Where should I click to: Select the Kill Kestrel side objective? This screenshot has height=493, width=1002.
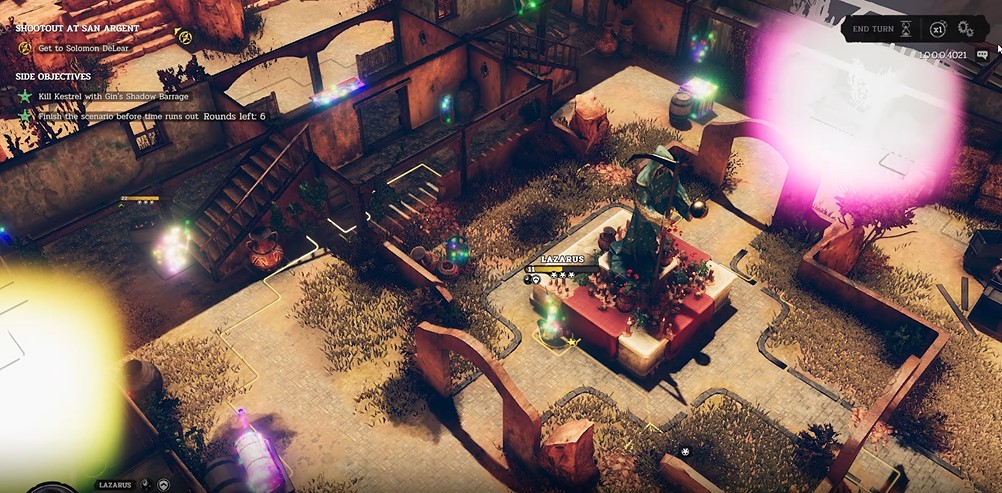click(x=114, y=95)
